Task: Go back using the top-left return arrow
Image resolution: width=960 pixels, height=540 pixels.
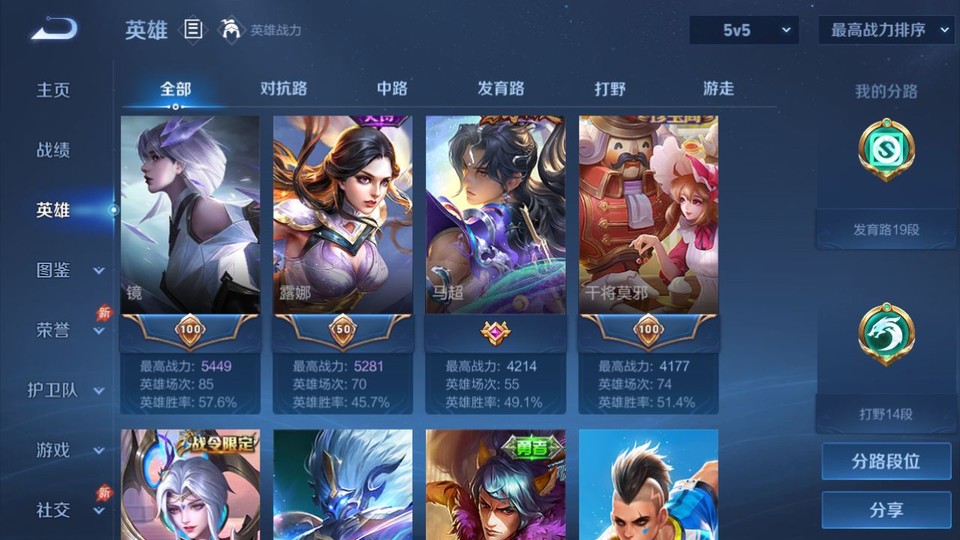Action: click(x=54, y=30)
